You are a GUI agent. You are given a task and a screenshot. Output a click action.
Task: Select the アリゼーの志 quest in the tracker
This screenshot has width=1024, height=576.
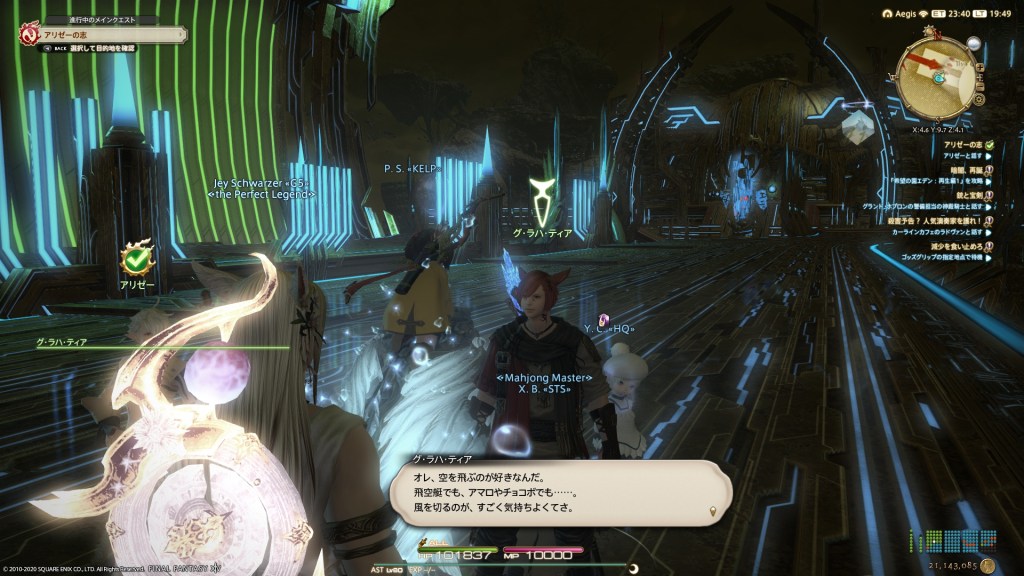[x=961, y=146]
